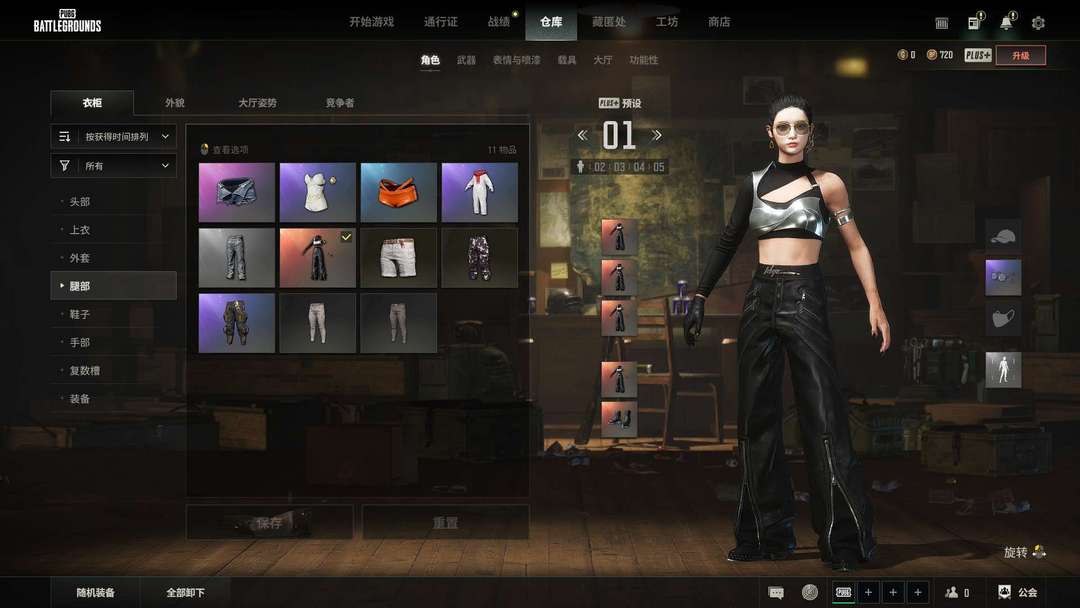Select the white shorts item
This screenshot has height=608, width=1080.
pos(398,258)
